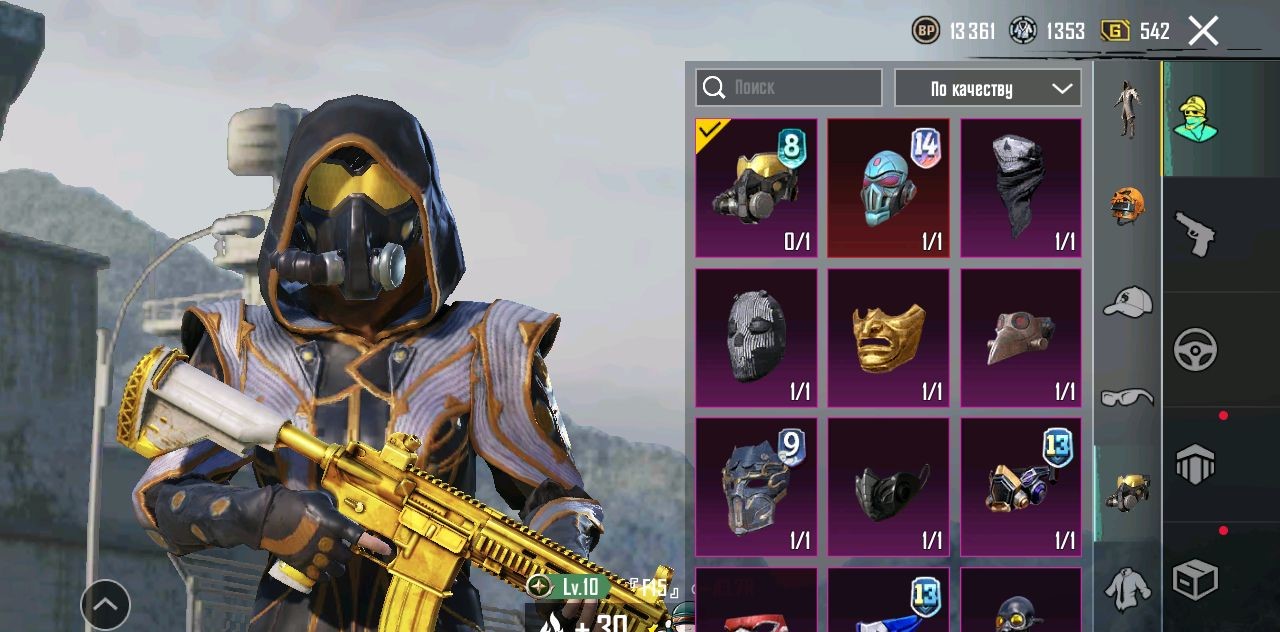Pick the plain black face mask
Image resolution: width=1280 pixels, height=632 pixels.
(888, 487)
